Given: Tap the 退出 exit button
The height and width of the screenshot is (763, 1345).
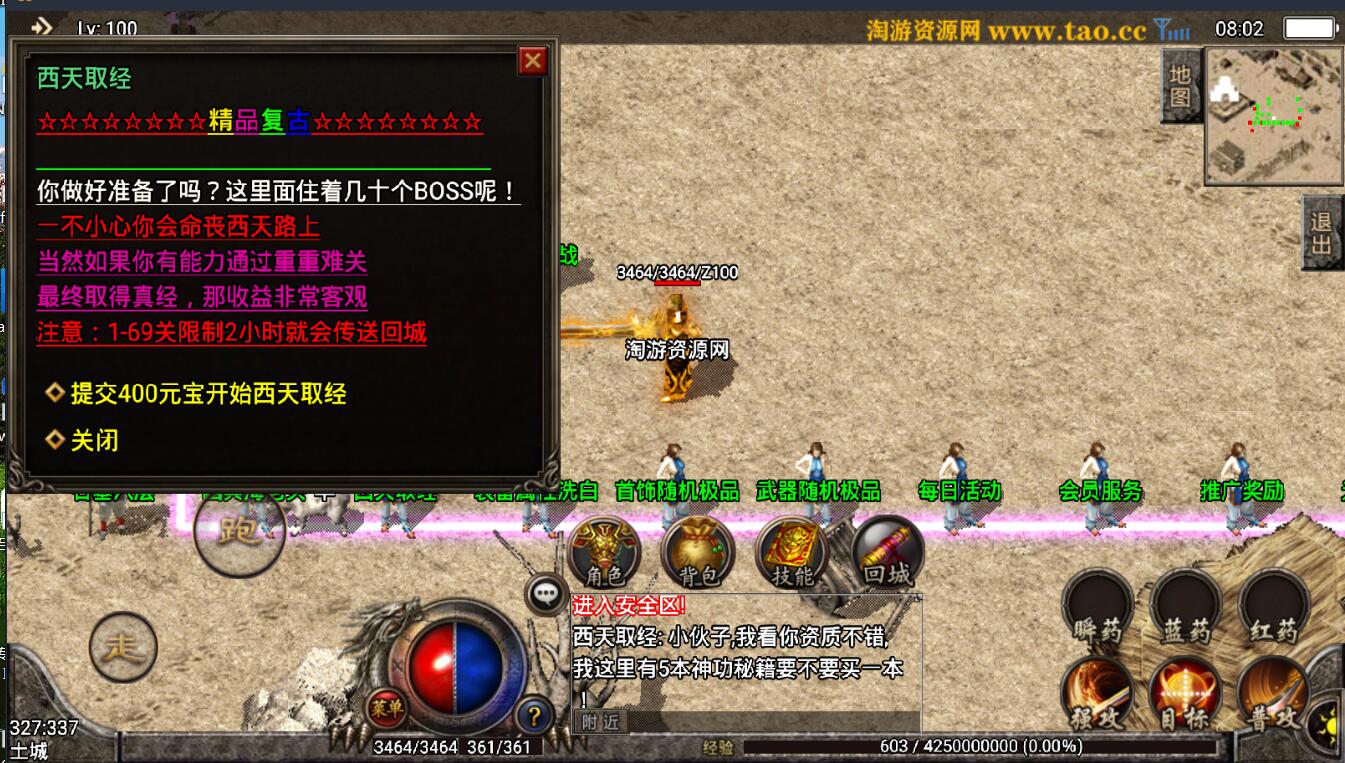Looking at the screenshot, I should (x=1322, y=233).
